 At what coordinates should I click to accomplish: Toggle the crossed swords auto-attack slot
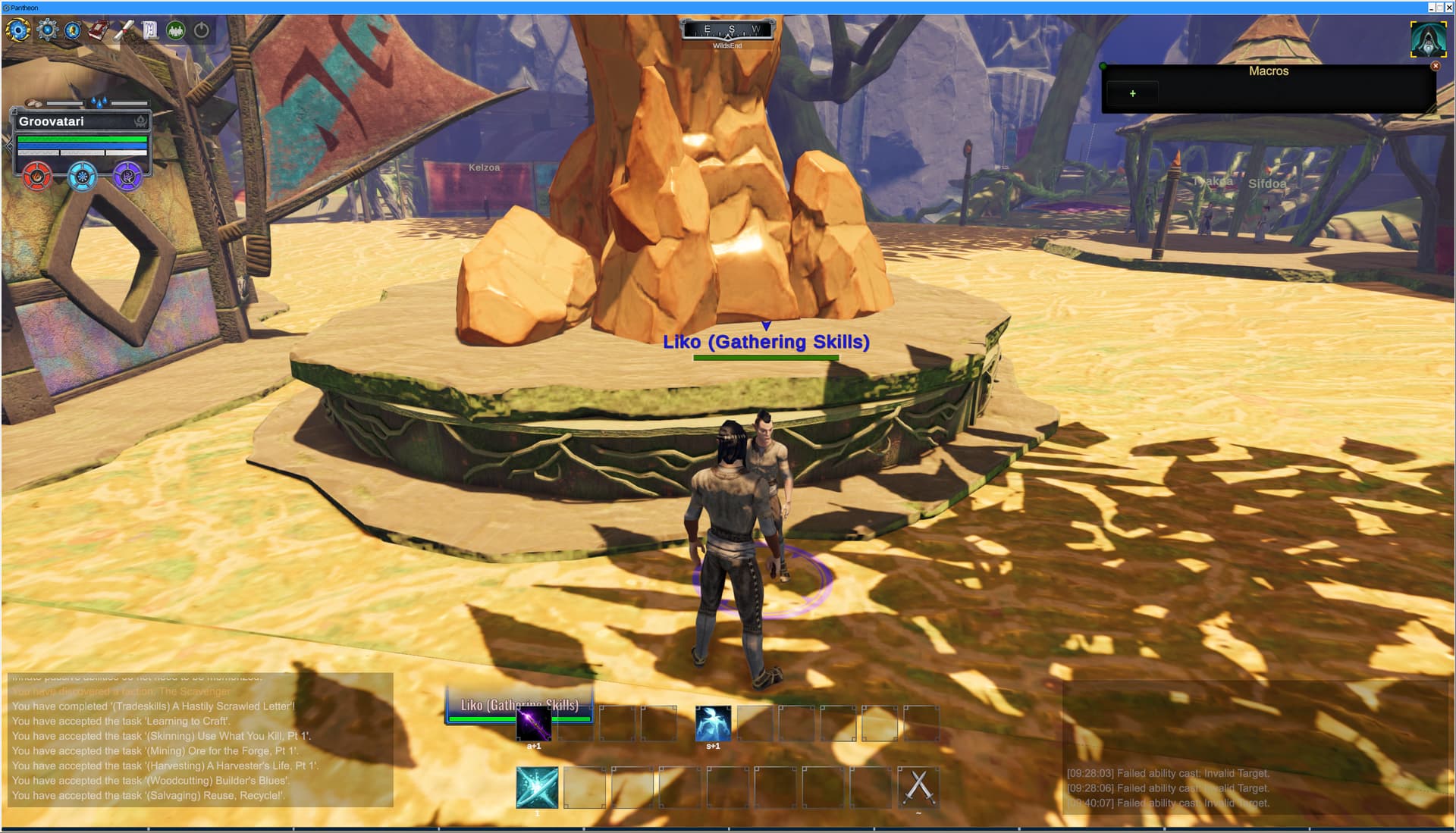(x=918, y=787)
